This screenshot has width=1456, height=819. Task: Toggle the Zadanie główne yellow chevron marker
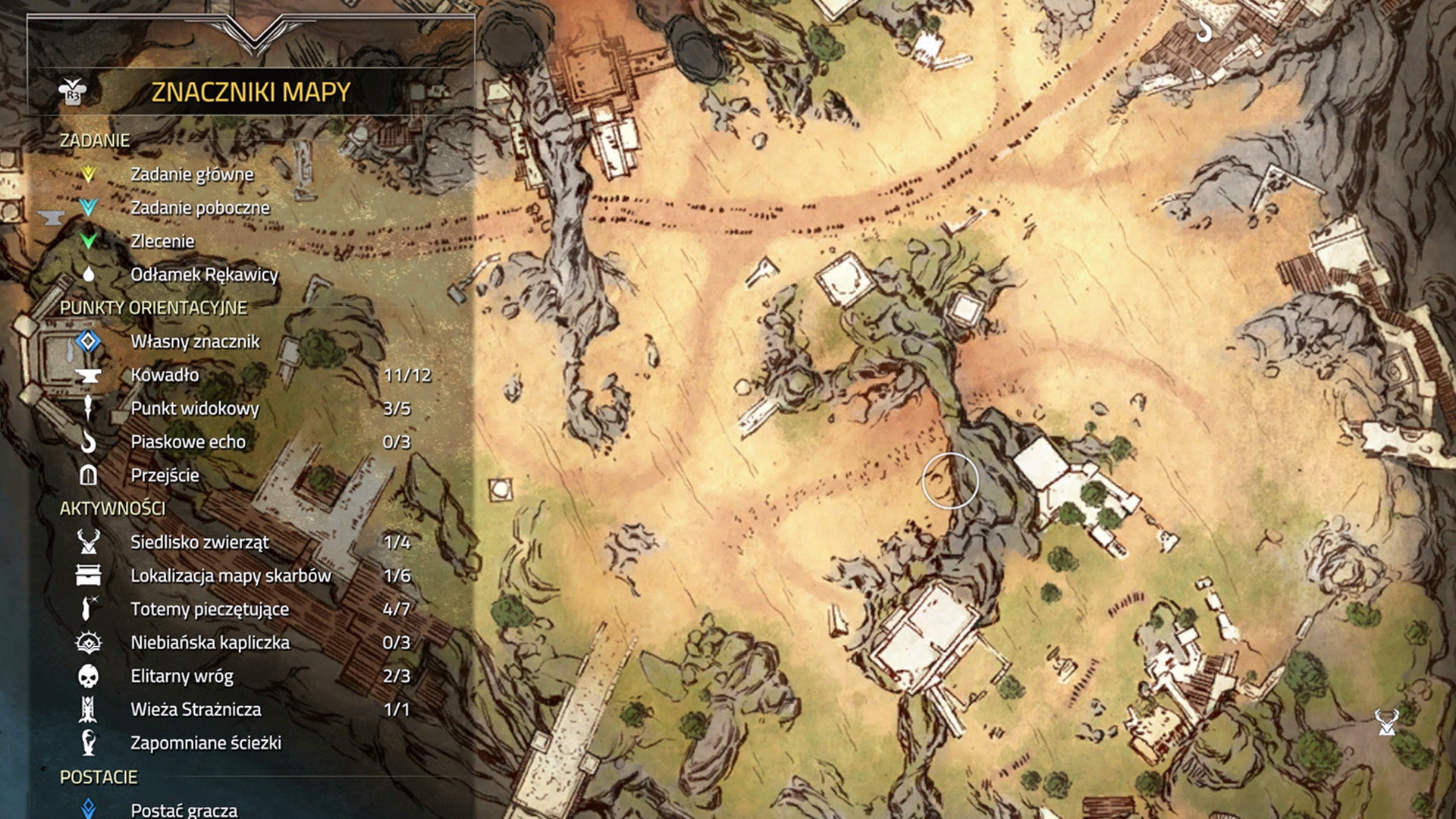(90, 174)
